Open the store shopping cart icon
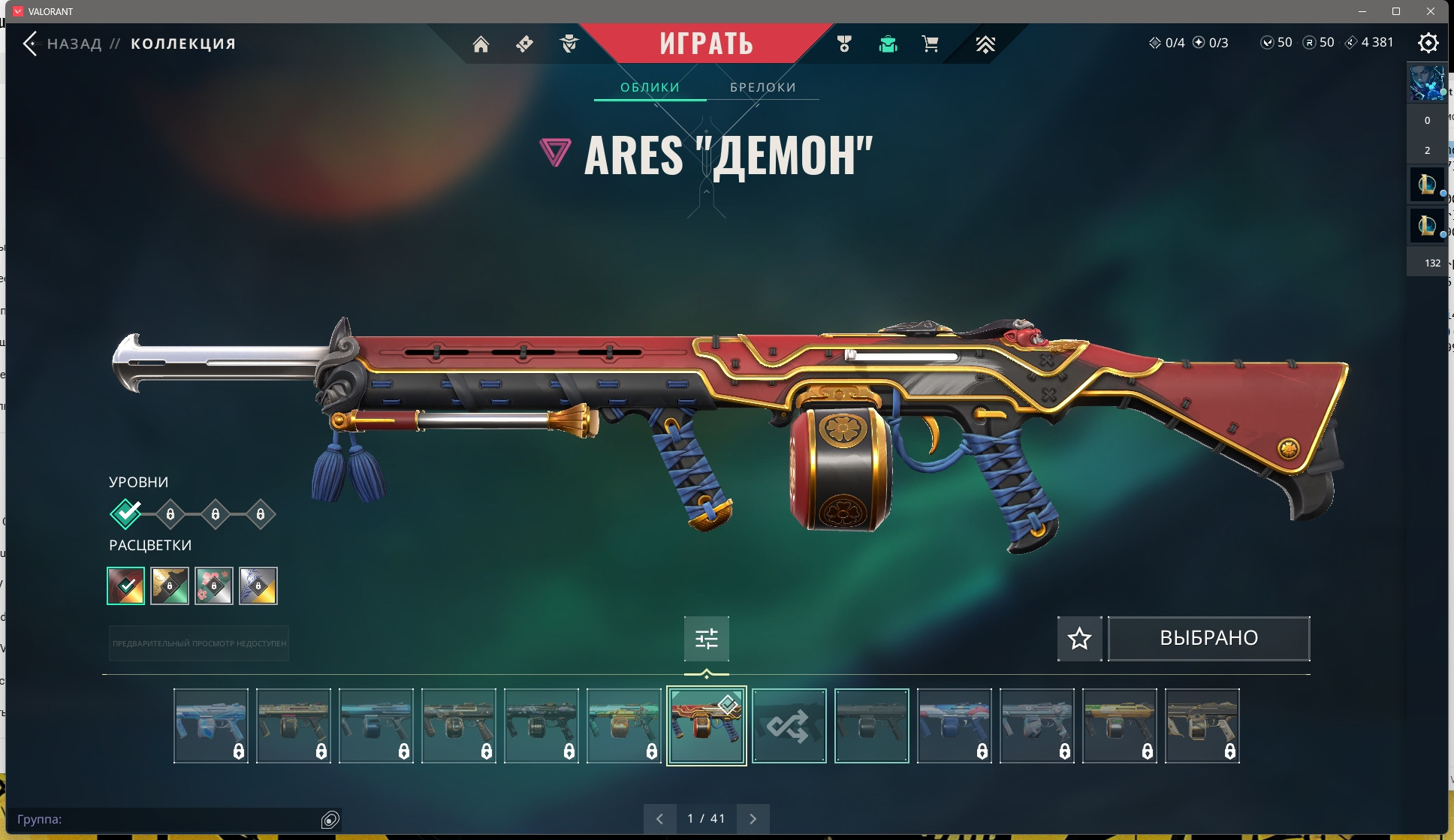1454x840 pixels. 930,44
